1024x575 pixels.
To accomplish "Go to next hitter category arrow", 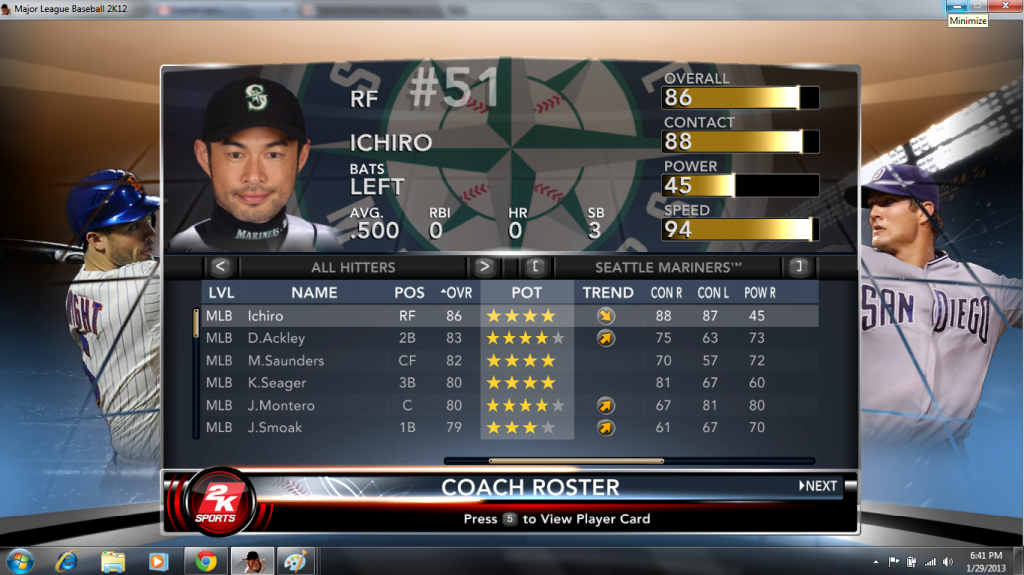I will pos(484,267).
